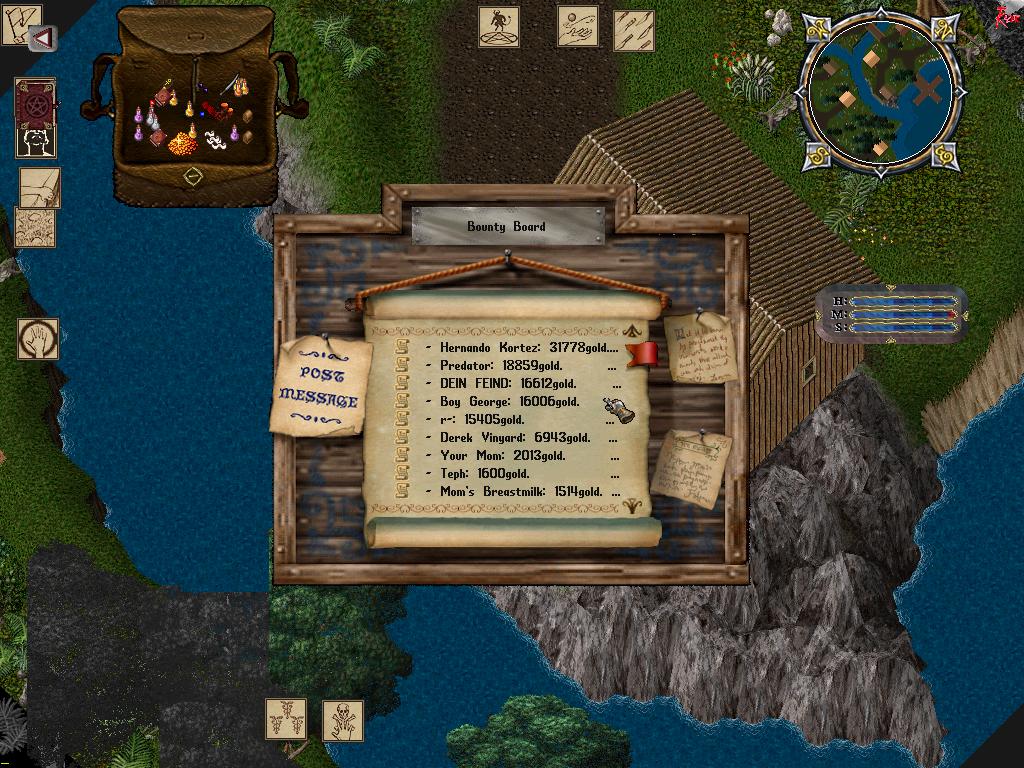Use the arrows volley spell icon
The width and height of the screenshot is (1024, 768).
pos(633,30)
